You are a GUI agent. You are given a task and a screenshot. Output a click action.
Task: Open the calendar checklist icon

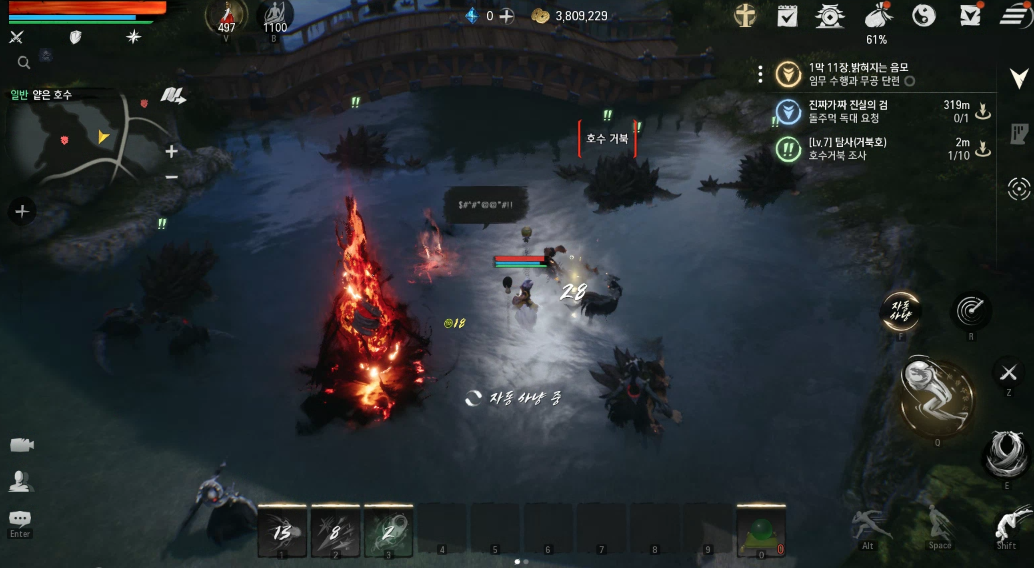tap(787, 15)
